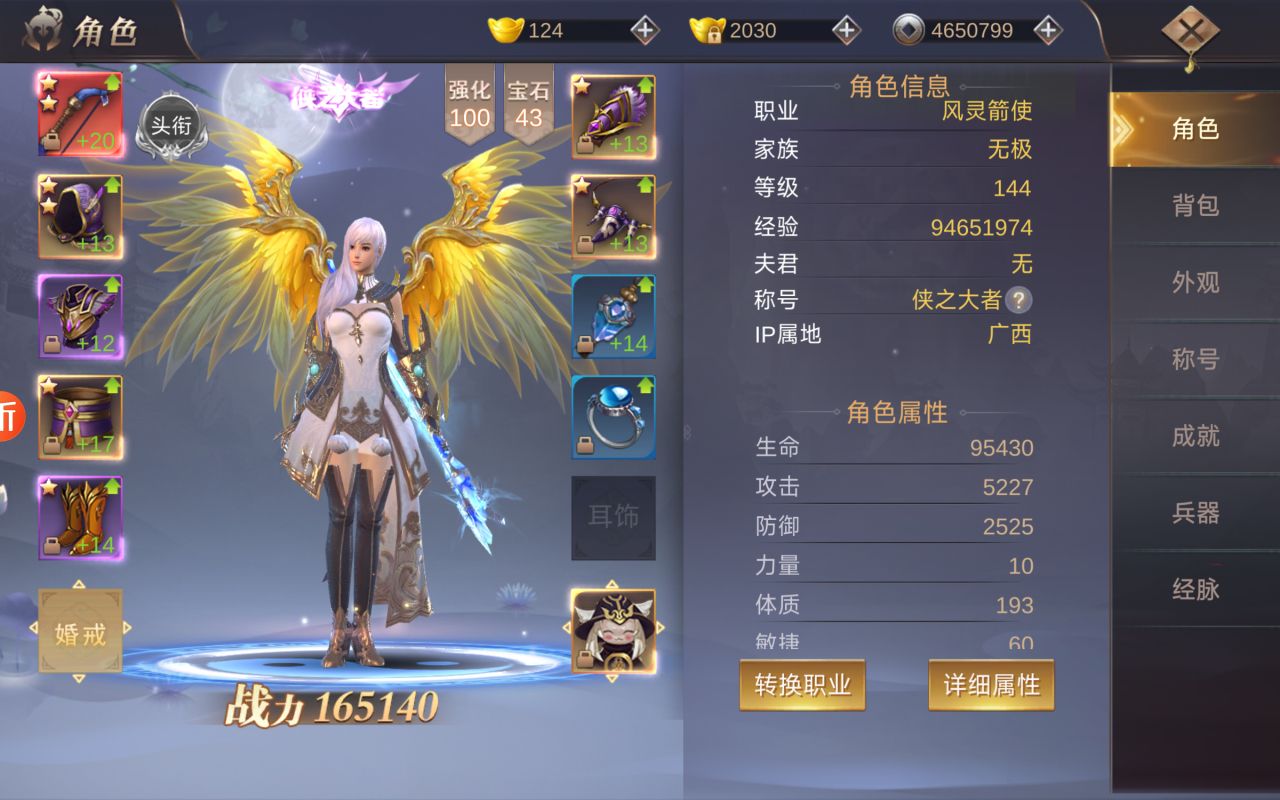
Task: Add more gold ingots with plus button
Action: pos(645,30)
